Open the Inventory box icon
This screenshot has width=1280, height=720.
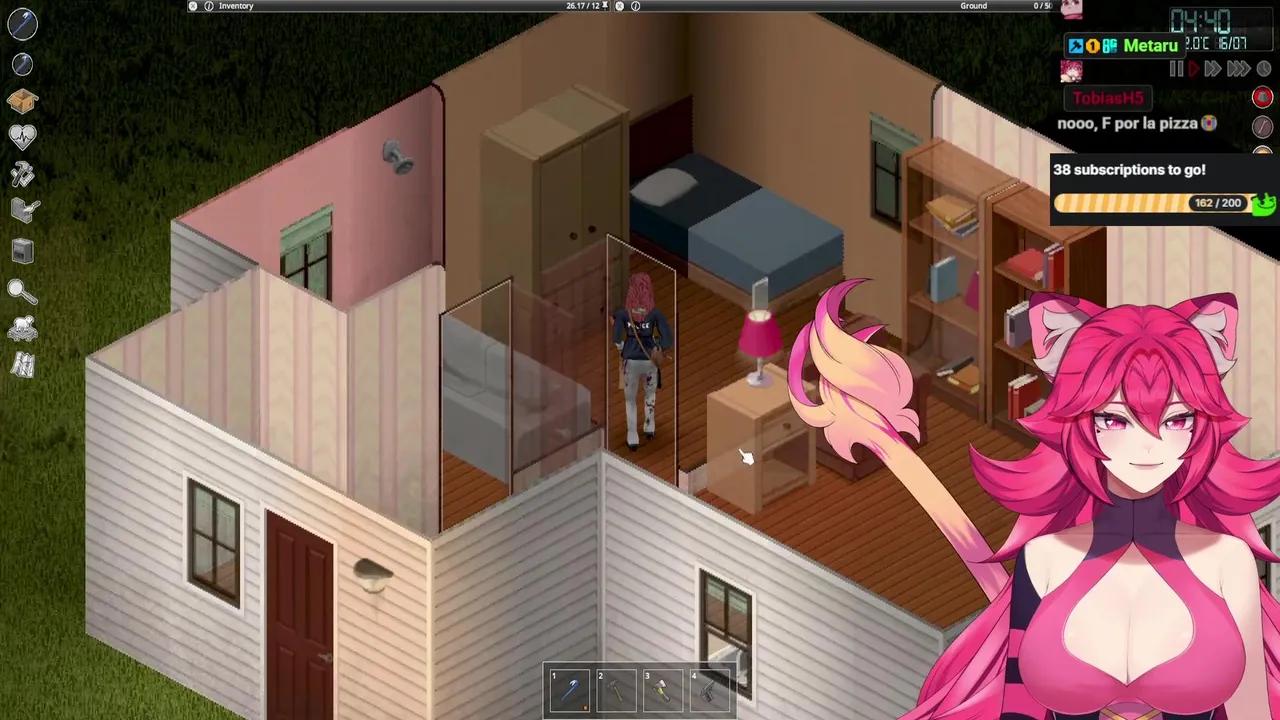click(x=22, y=100)
